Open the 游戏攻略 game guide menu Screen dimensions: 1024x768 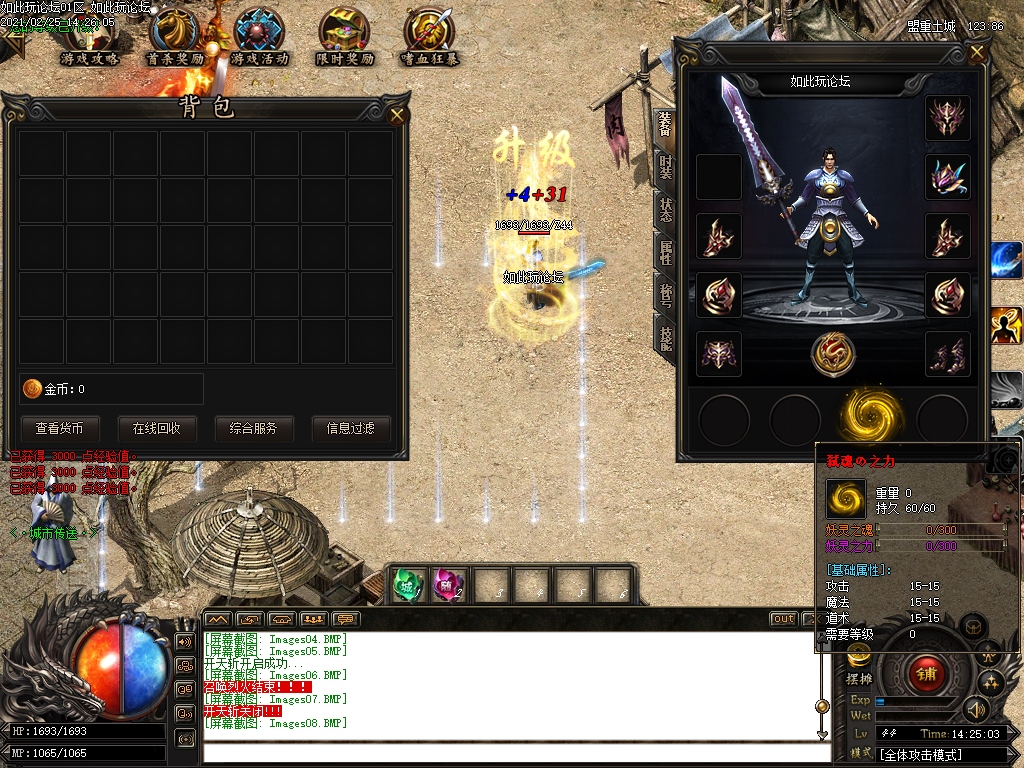pyautogui.click(x=89, y=36)
